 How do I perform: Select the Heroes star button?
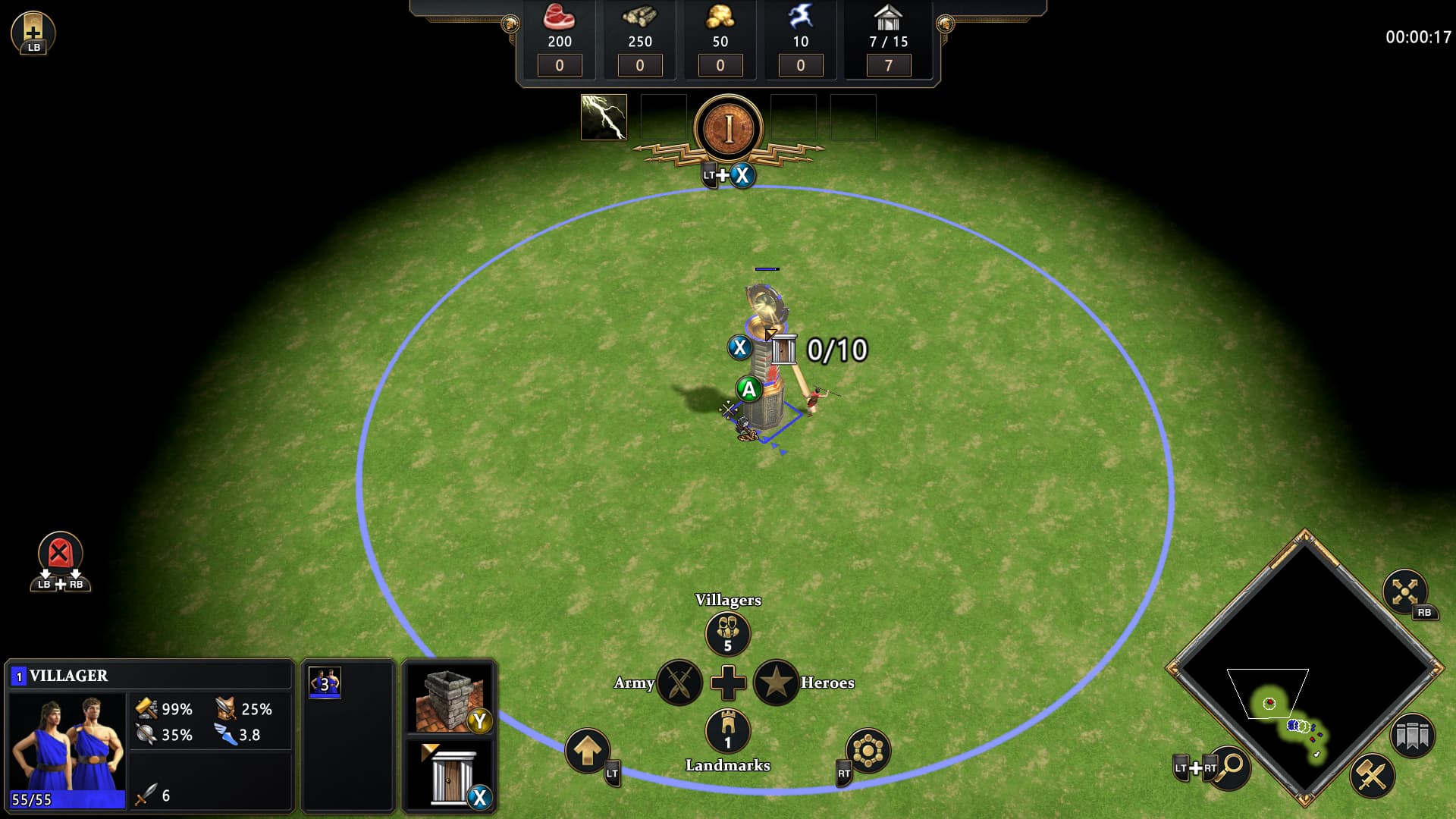click(x=776, y=682)
